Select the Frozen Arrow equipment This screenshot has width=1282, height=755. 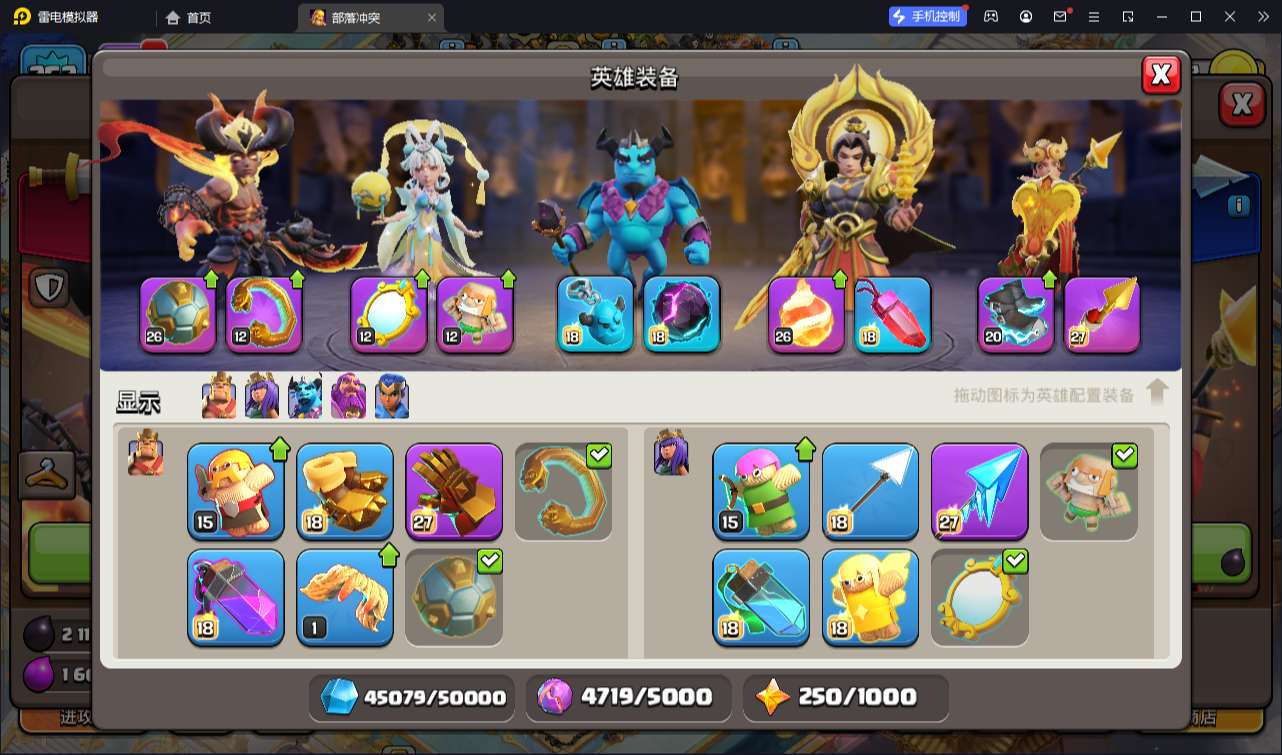pos(979,491)
